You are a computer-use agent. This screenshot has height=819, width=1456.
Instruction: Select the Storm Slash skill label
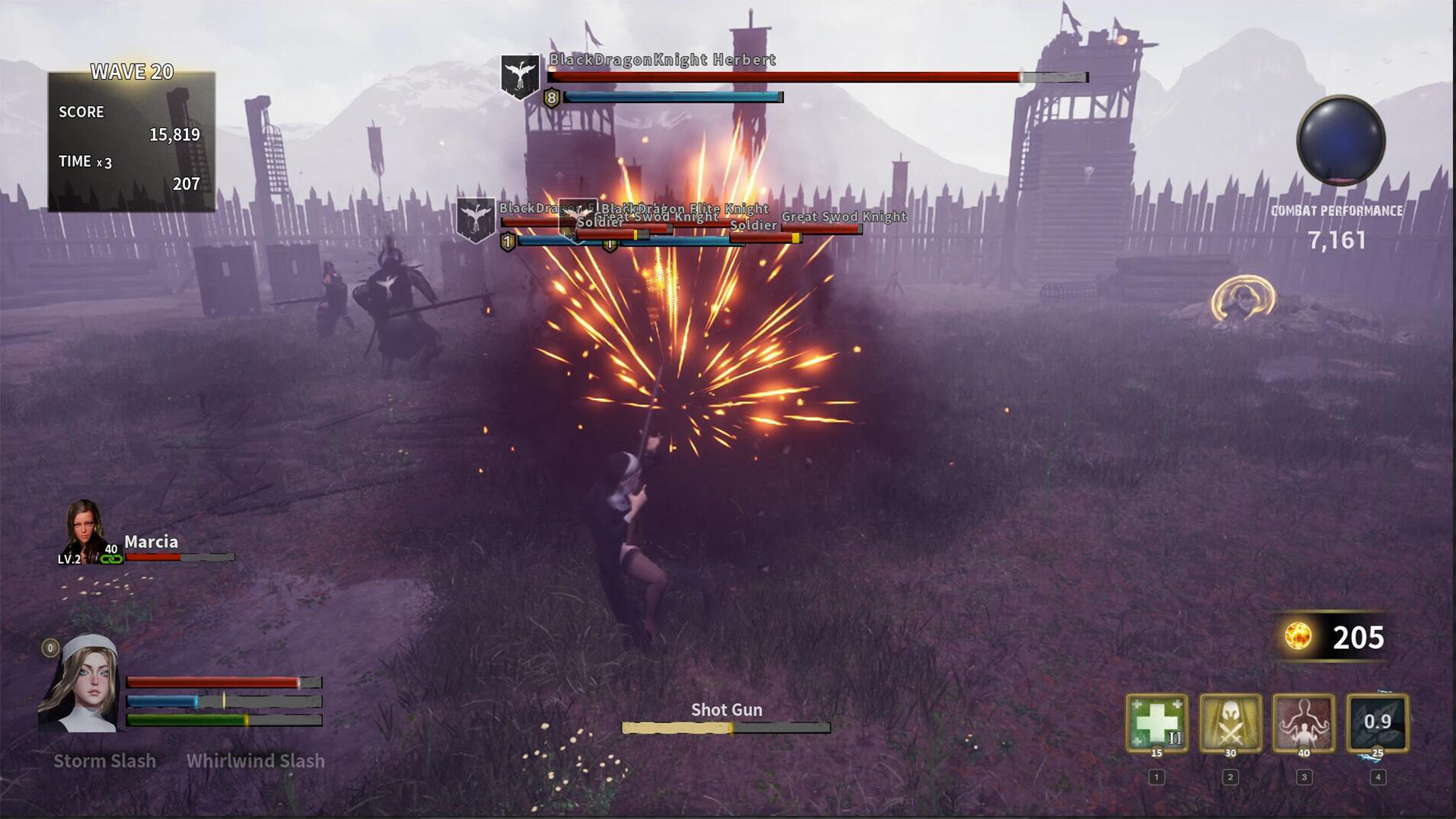click(x=105, y=761)
